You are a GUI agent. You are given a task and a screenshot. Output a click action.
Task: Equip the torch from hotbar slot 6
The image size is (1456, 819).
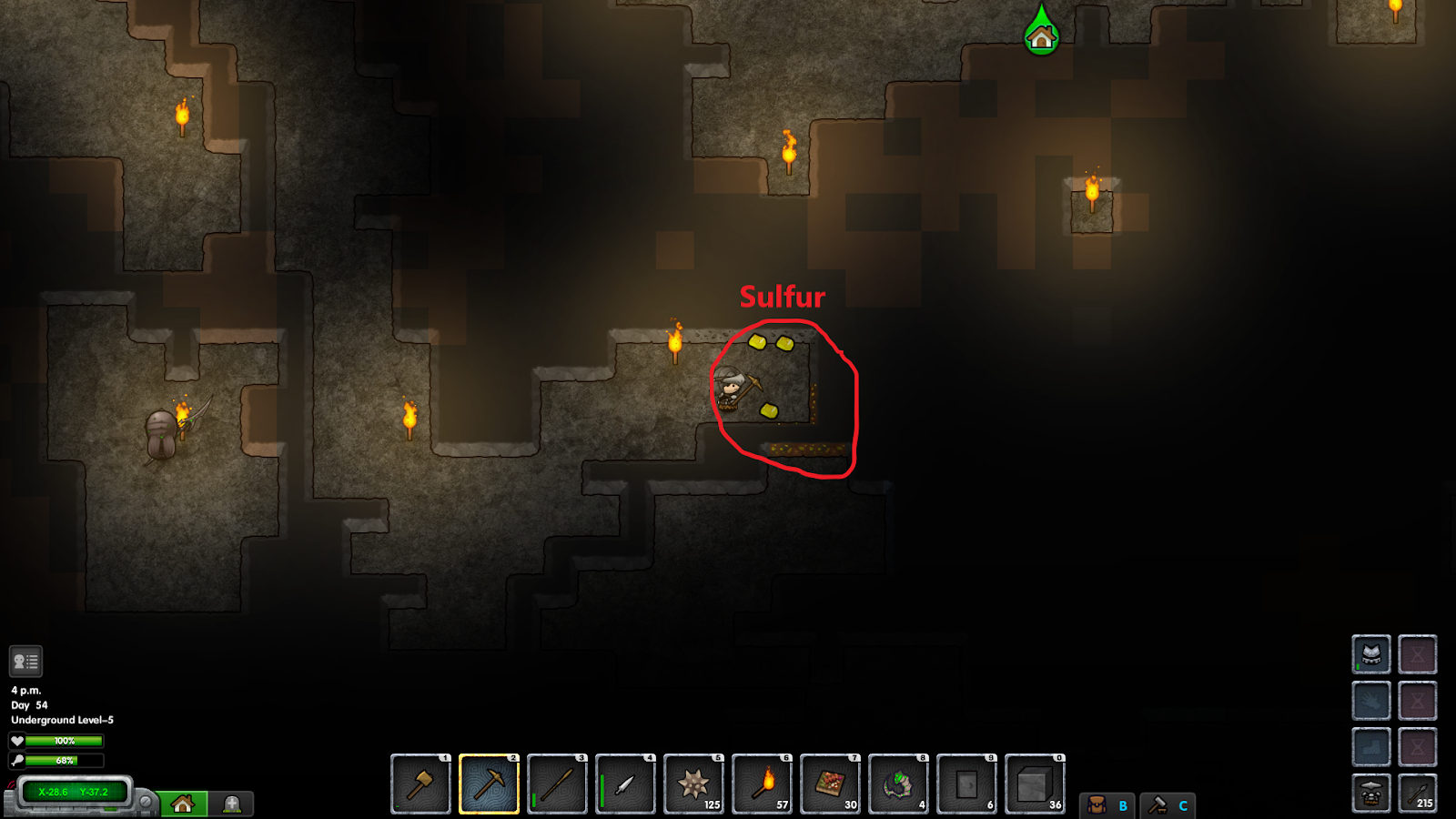(762, 784)
